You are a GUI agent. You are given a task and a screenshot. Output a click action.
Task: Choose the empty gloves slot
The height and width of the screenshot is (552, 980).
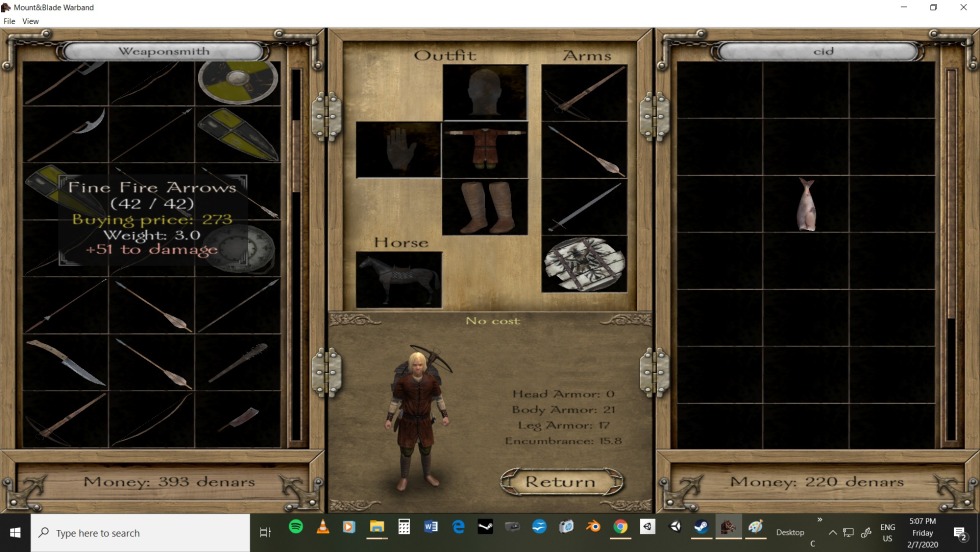tap(398, 150)
